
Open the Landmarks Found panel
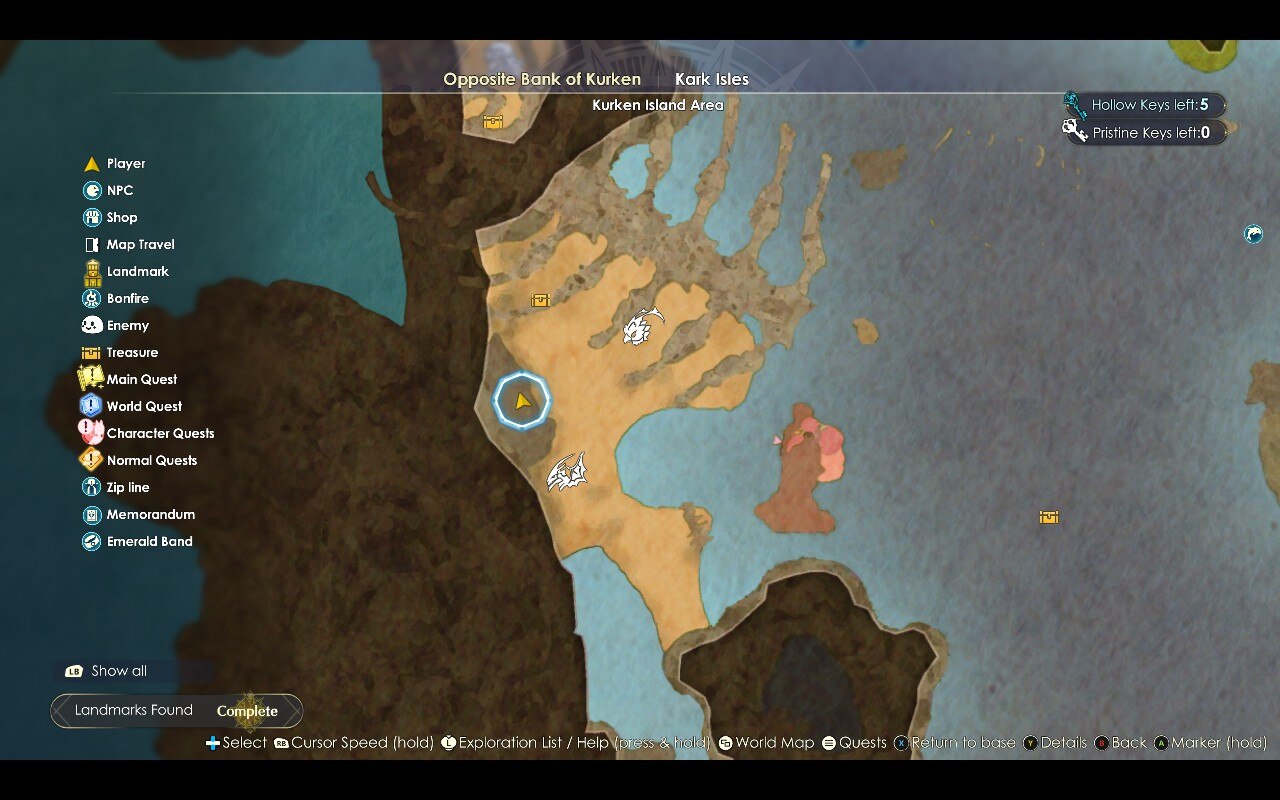pos(176,711)
